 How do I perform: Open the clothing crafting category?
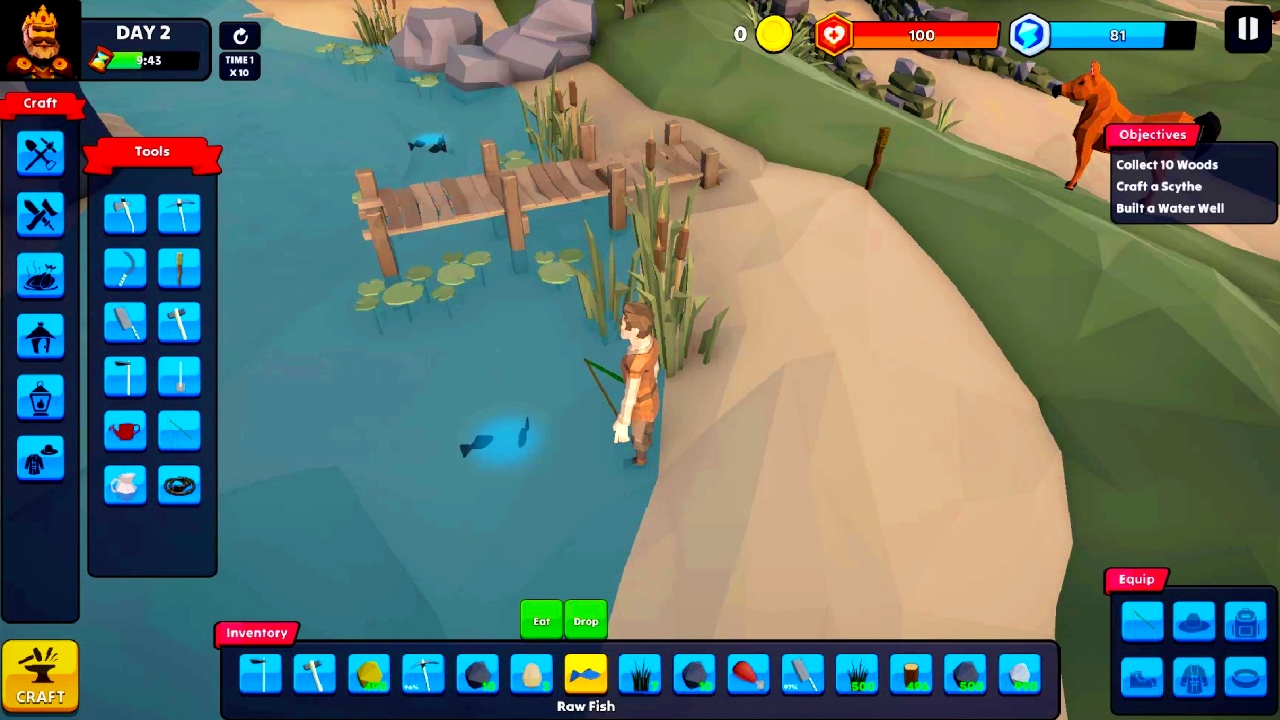(40, 458)
